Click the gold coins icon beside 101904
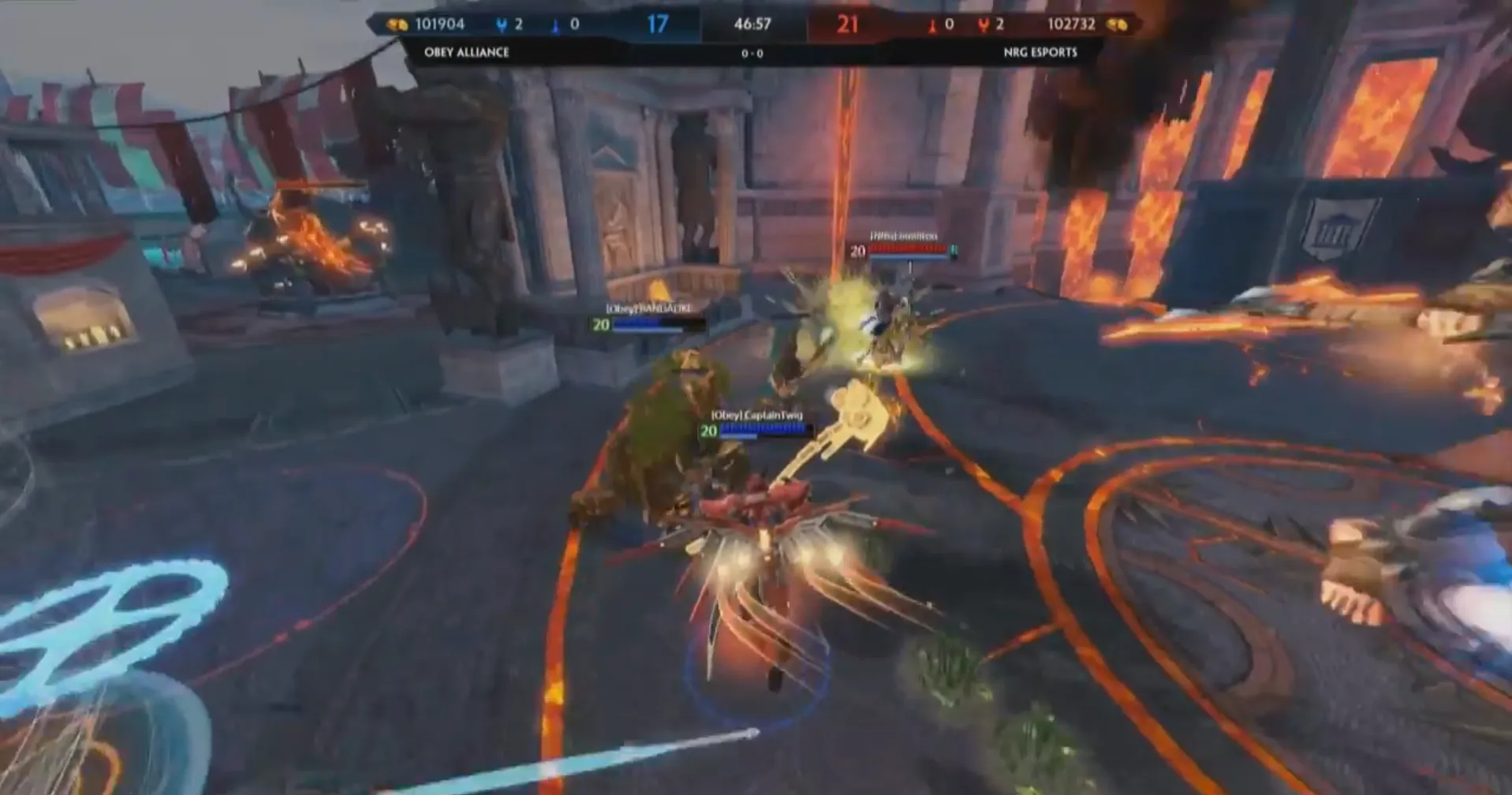 [398, 24]
